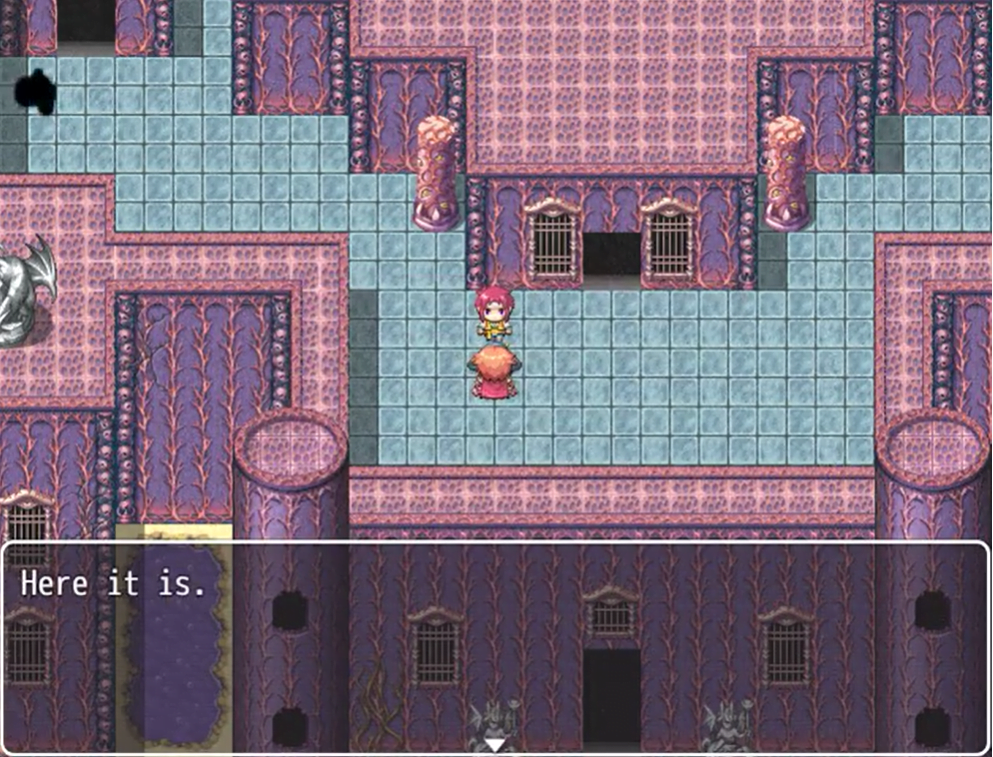Click the dialogue continue arrow

(496, 743)
